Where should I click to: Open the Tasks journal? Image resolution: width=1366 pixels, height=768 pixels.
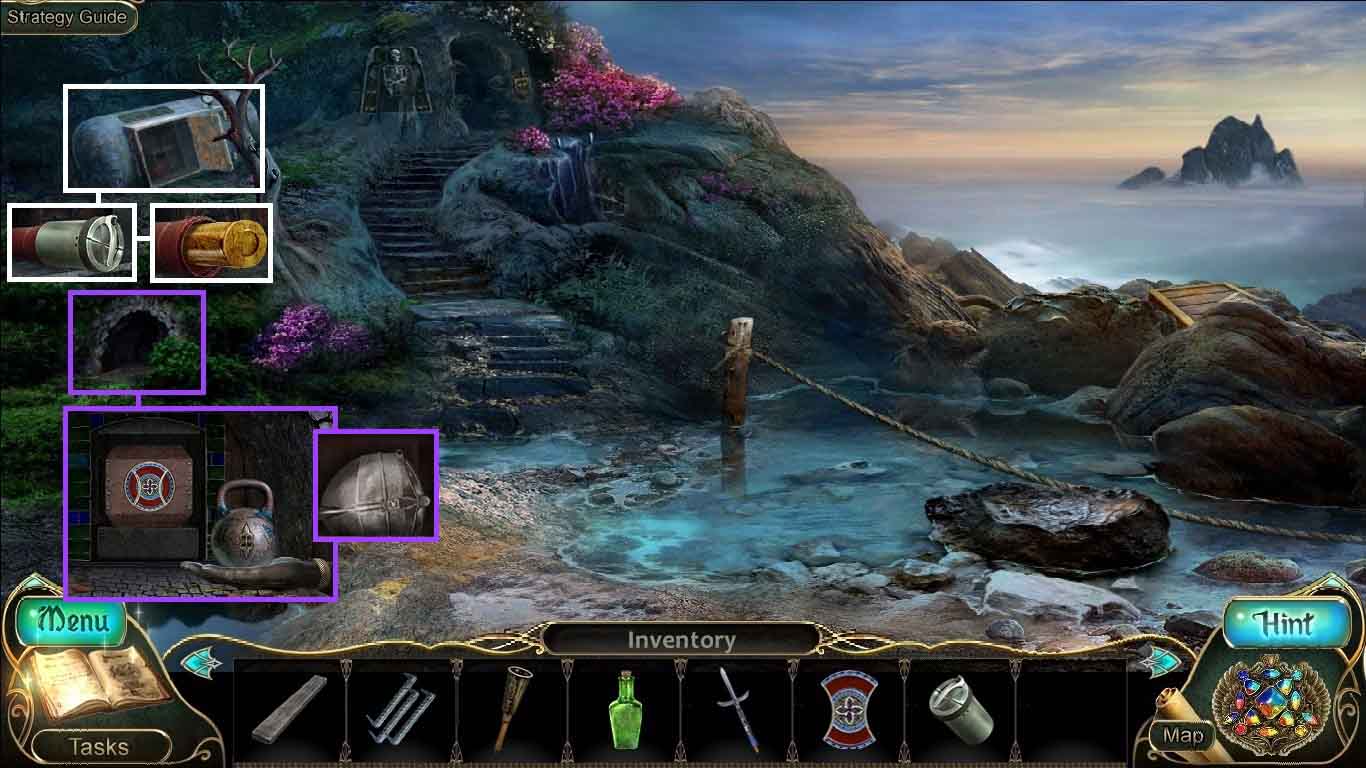coord(98,746)
